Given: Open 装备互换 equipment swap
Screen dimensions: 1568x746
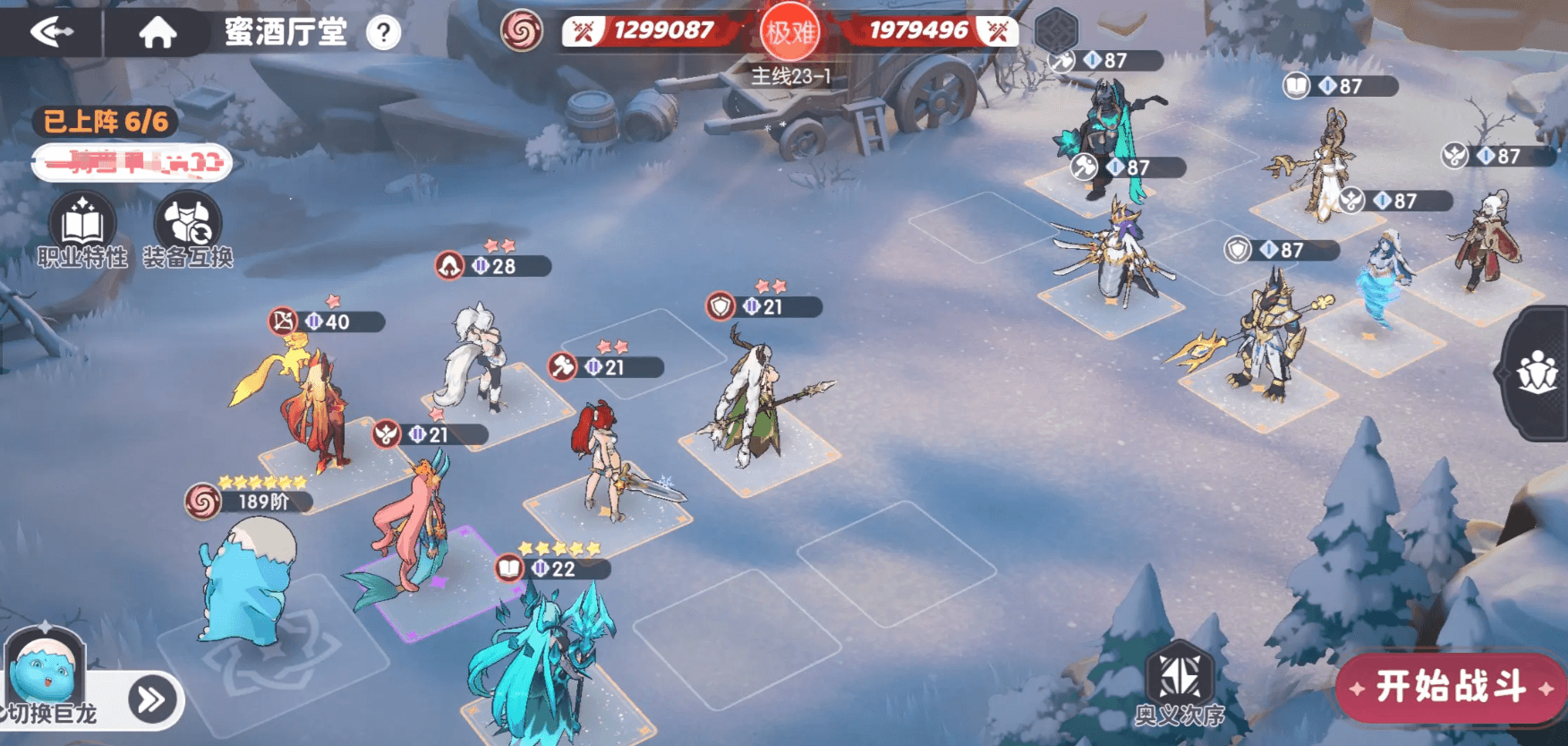Looking at the screenshot, I should click(188, 231).
